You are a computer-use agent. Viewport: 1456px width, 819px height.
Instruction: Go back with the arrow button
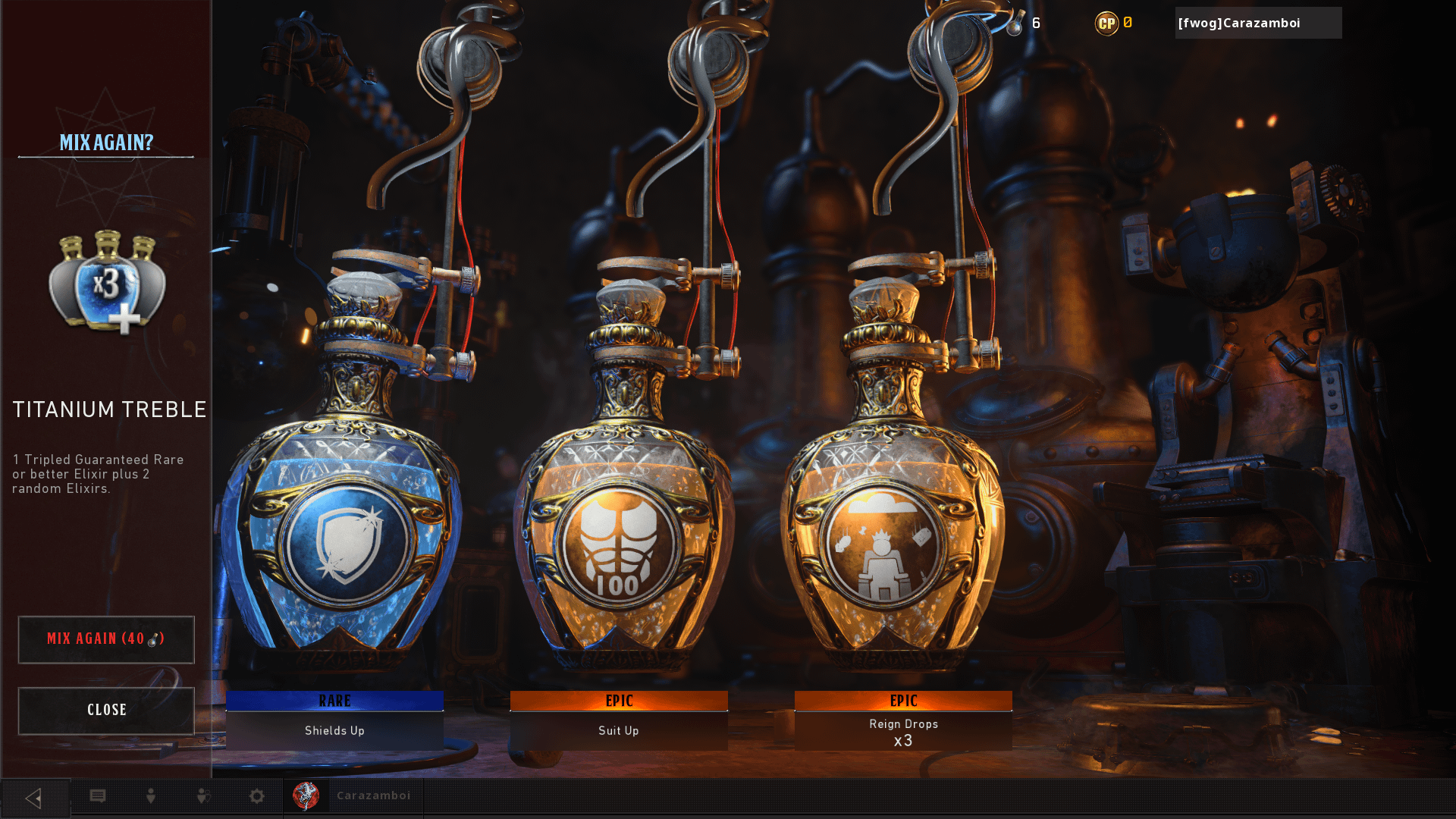pos(34,798)
